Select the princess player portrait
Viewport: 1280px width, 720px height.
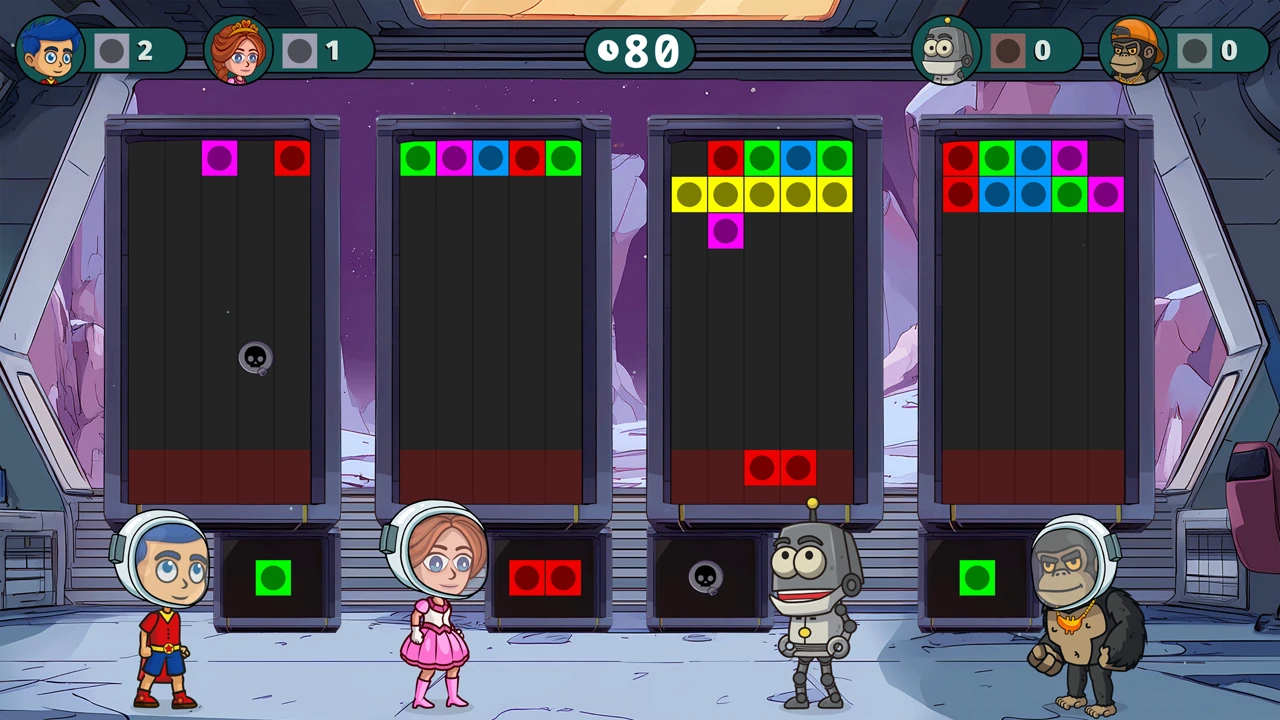[238, 50]
